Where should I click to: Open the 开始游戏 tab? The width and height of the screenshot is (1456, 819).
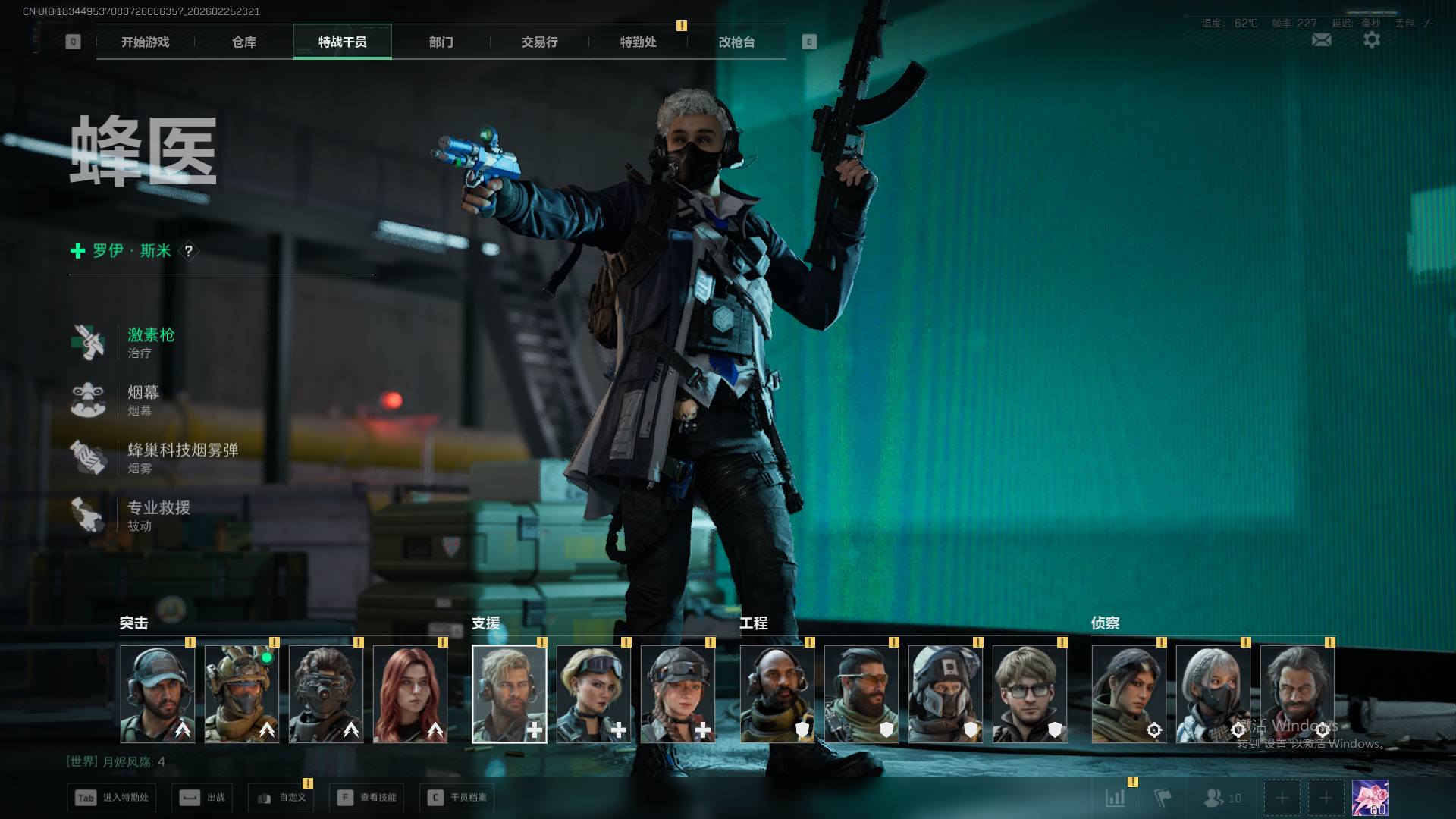click(x=145, y=42)
